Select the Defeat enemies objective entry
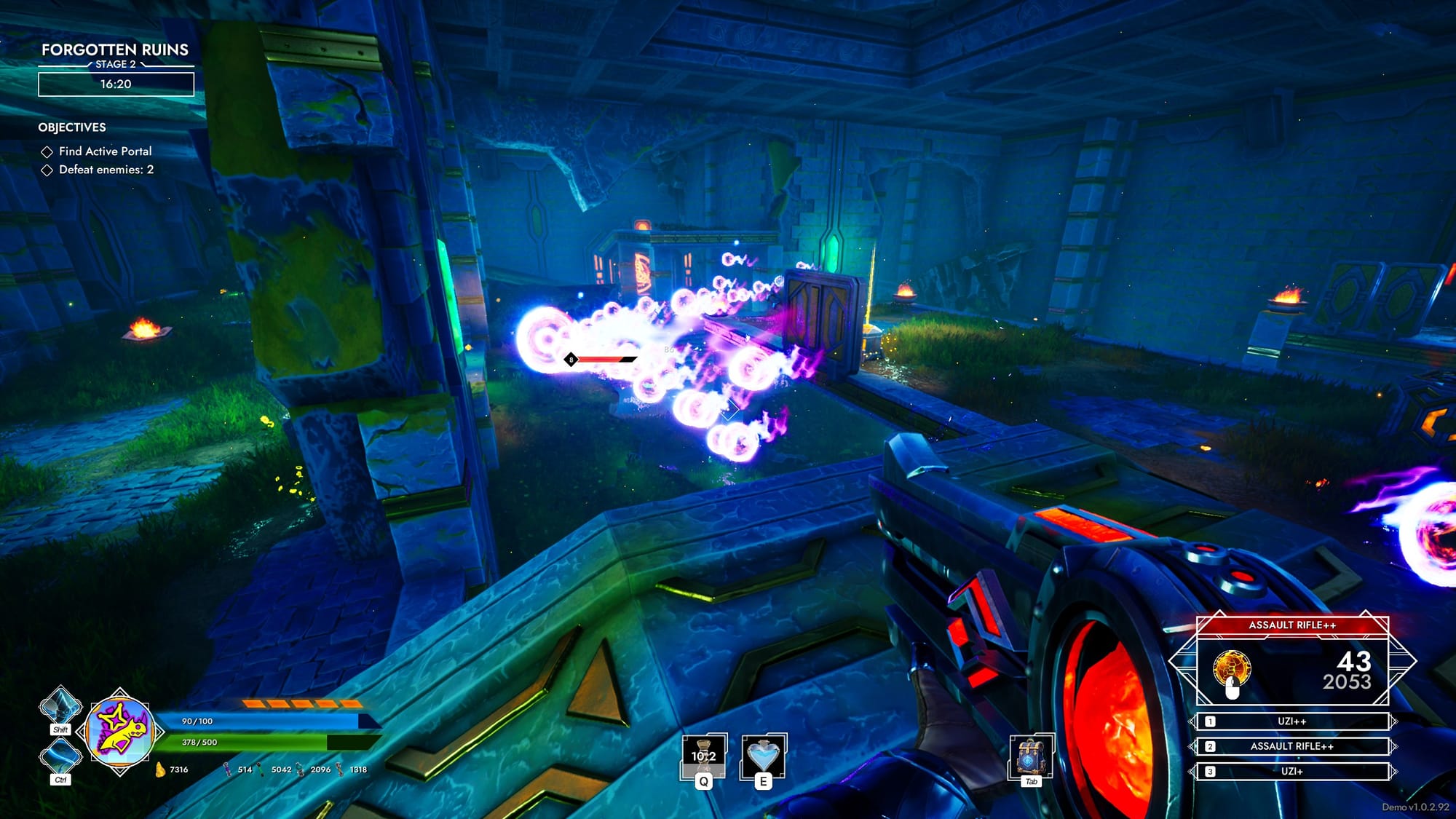The width and height of the screenshot is (1456, 819). [106, 170]
